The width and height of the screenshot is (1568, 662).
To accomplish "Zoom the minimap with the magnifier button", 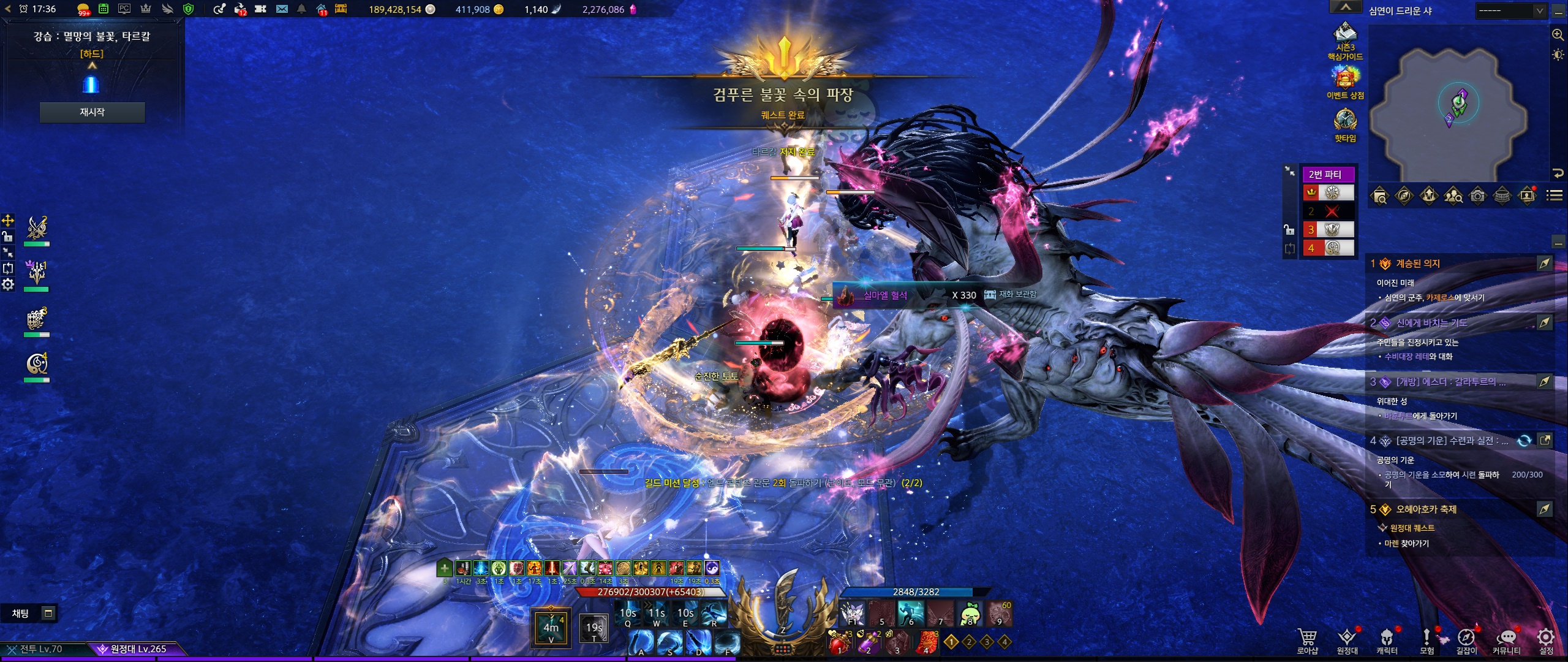I will (x=1558, y=35).
